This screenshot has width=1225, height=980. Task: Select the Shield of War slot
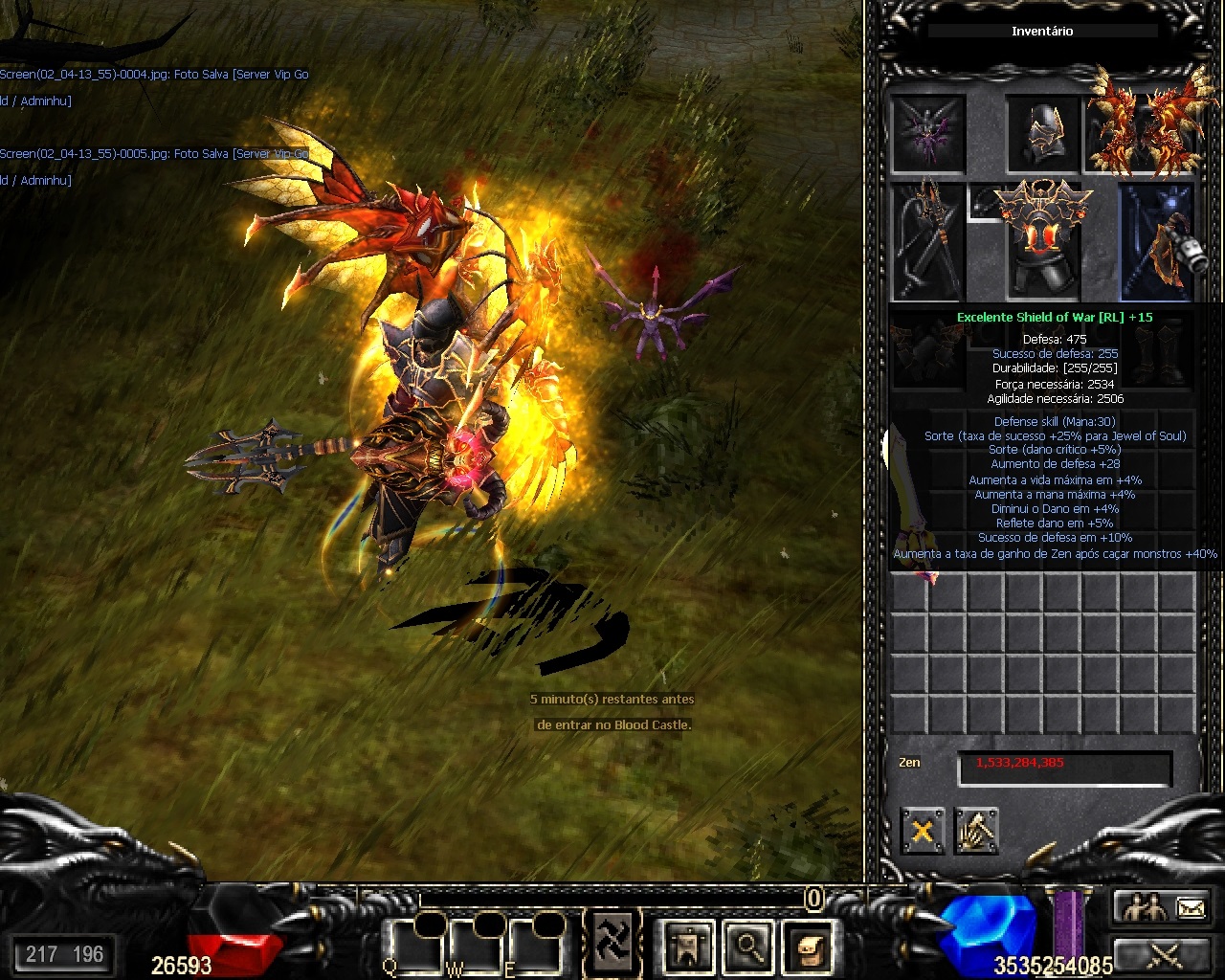point(1158,242)
